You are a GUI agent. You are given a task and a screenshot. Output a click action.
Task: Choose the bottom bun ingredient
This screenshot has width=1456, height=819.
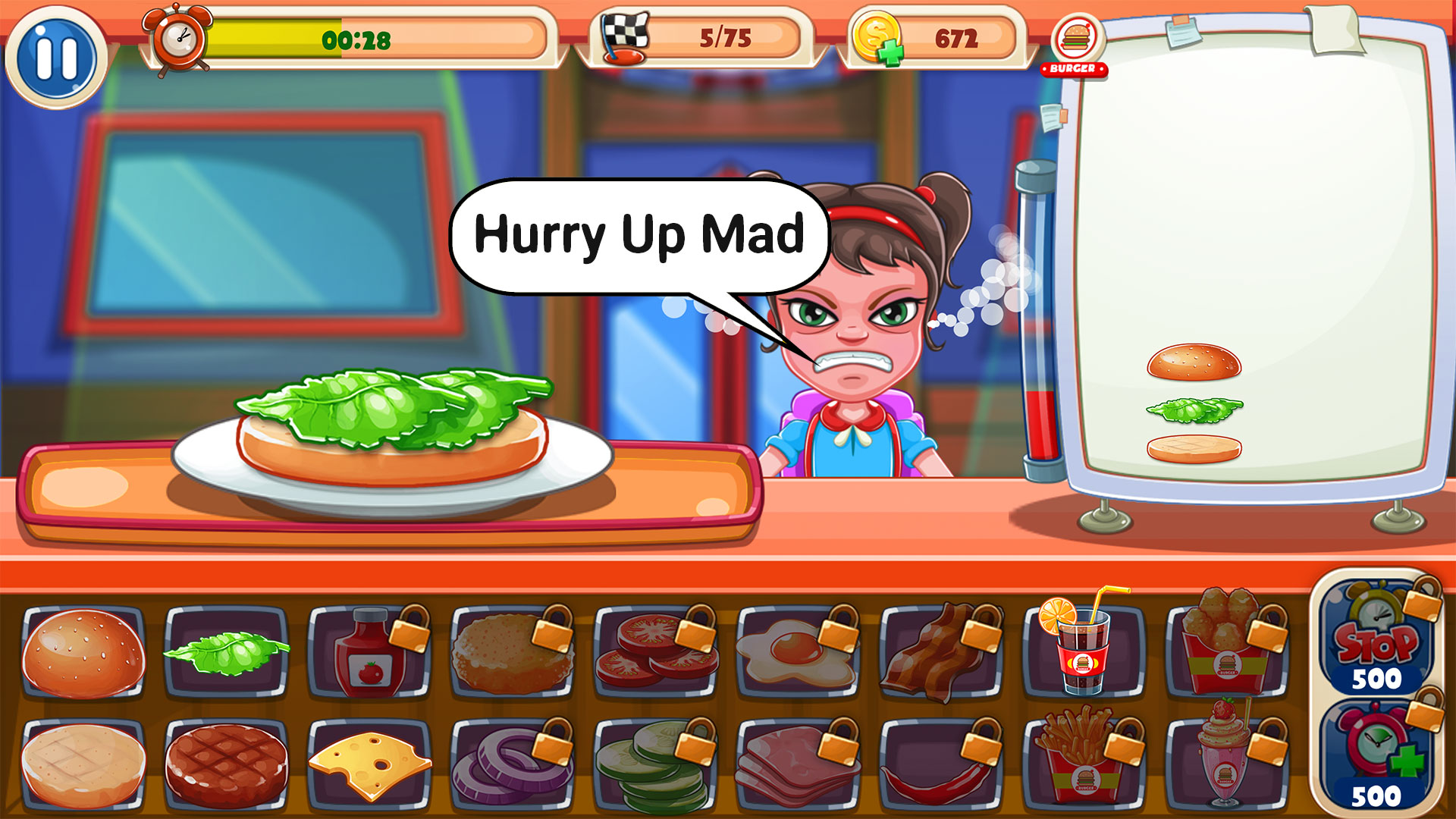[83, 764]
